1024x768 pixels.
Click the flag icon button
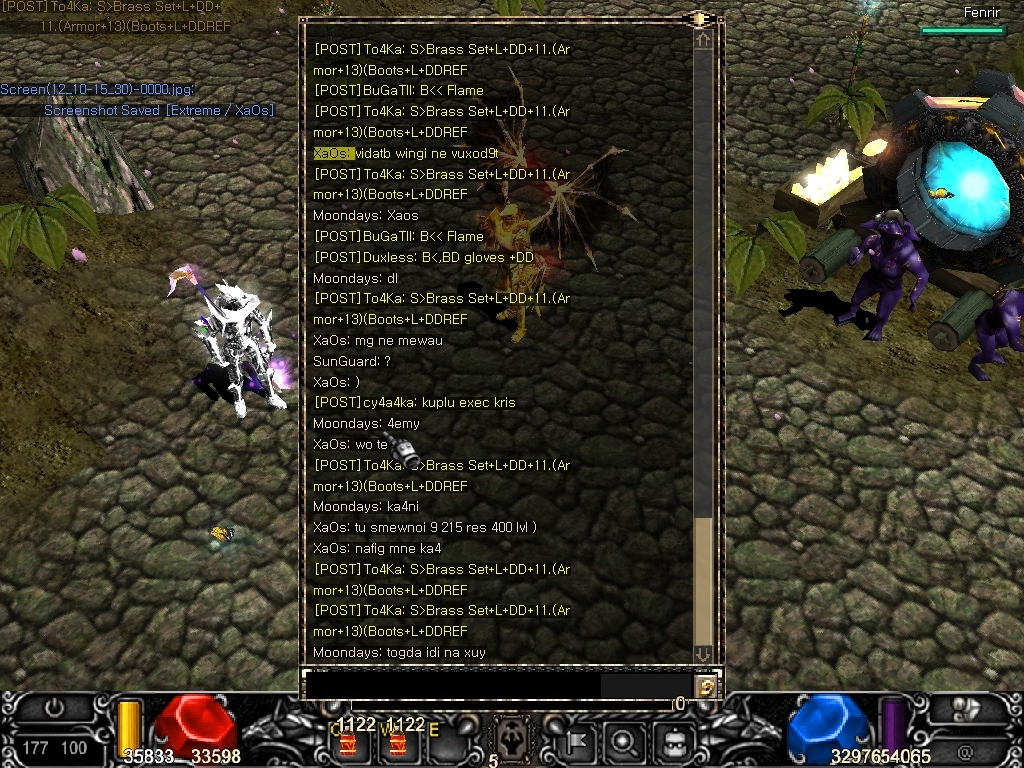(x=578, y=742)
